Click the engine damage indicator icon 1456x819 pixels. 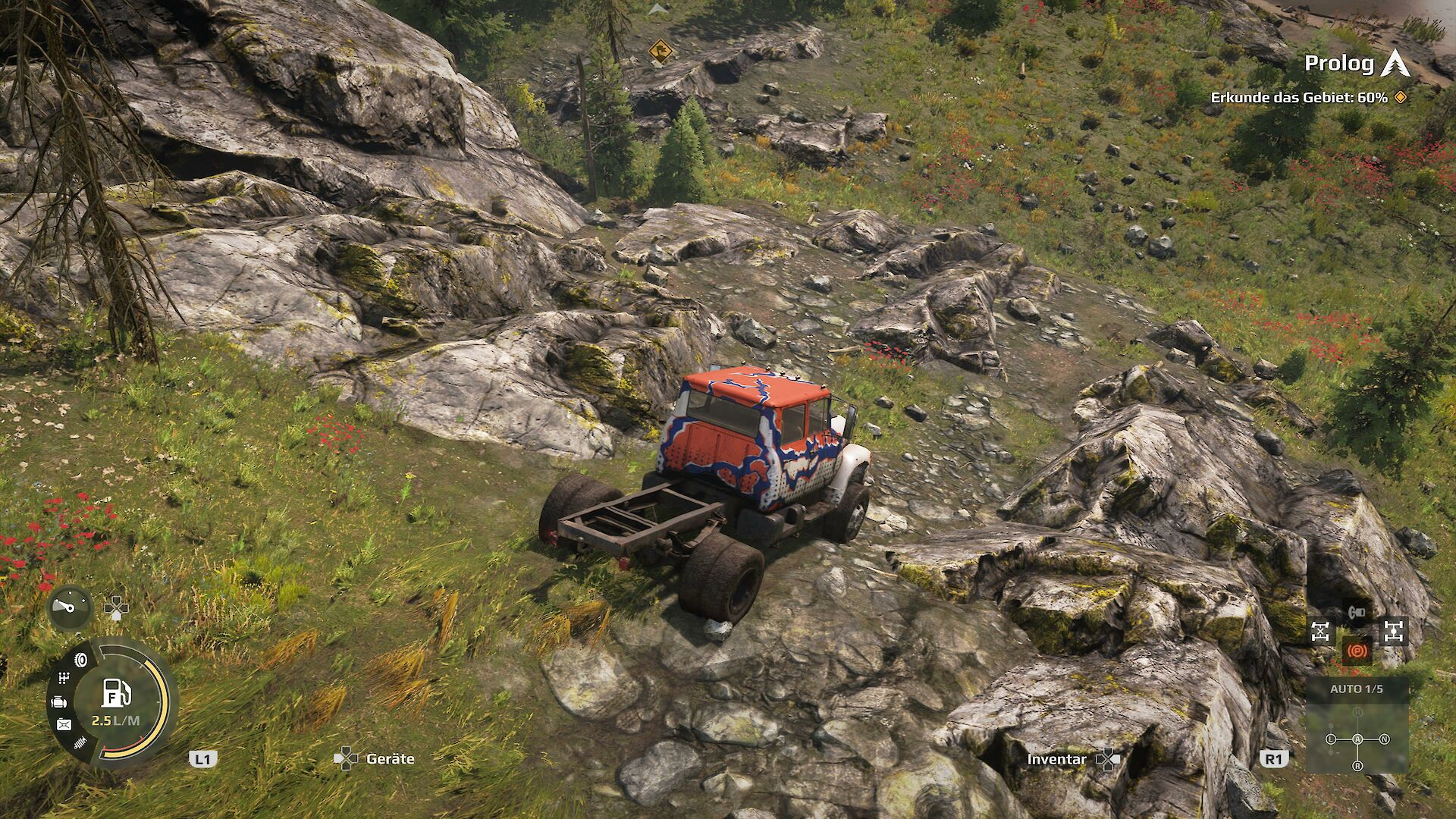[58, 702]
